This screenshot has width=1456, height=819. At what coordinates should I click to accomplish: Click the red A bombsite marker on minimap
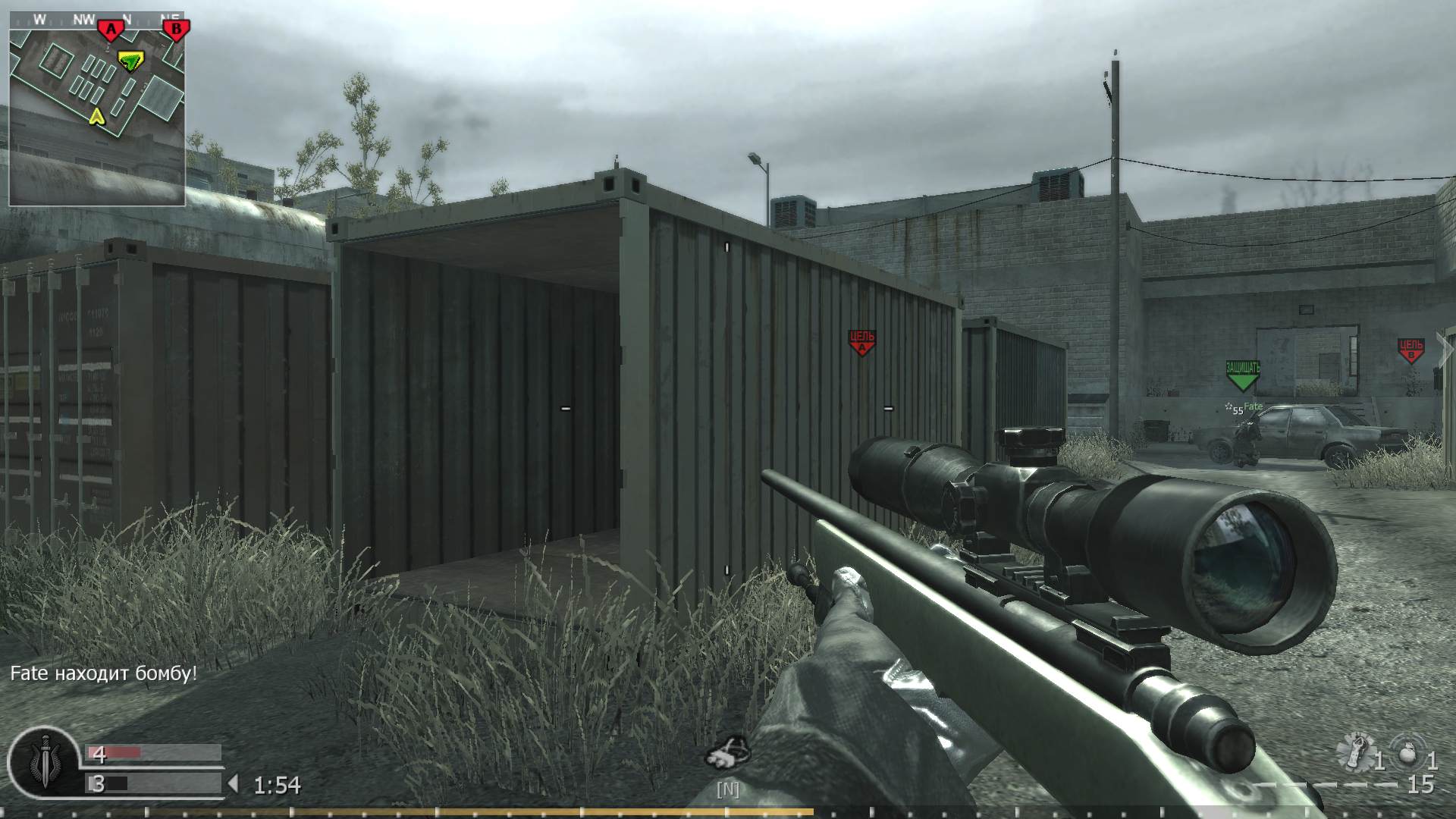pyautogui.click(x=111, y=28)
